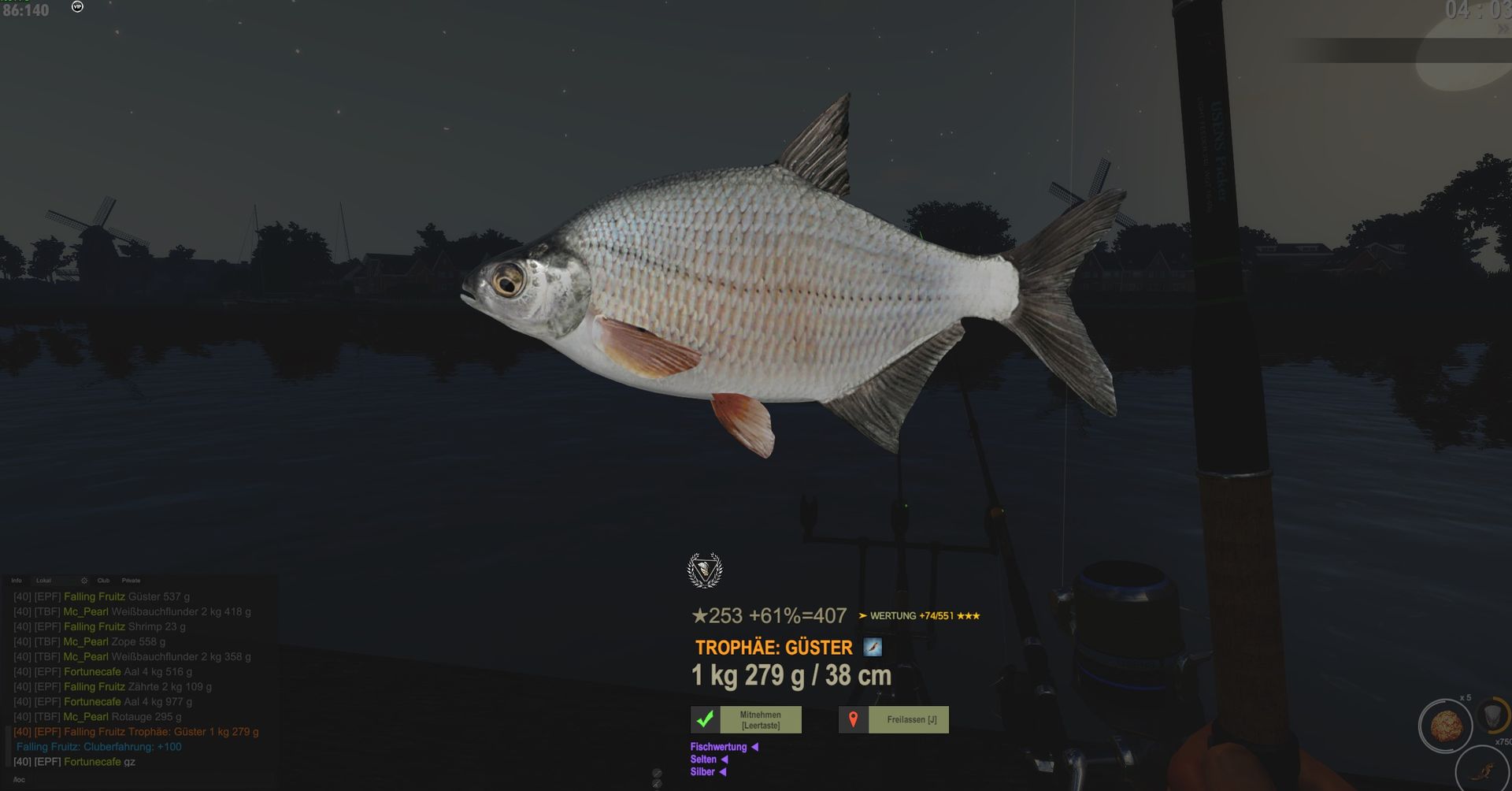Click the bait icon beside Trophäe: Güster
The image size is (1512, 791).
(x=873, y=647)
